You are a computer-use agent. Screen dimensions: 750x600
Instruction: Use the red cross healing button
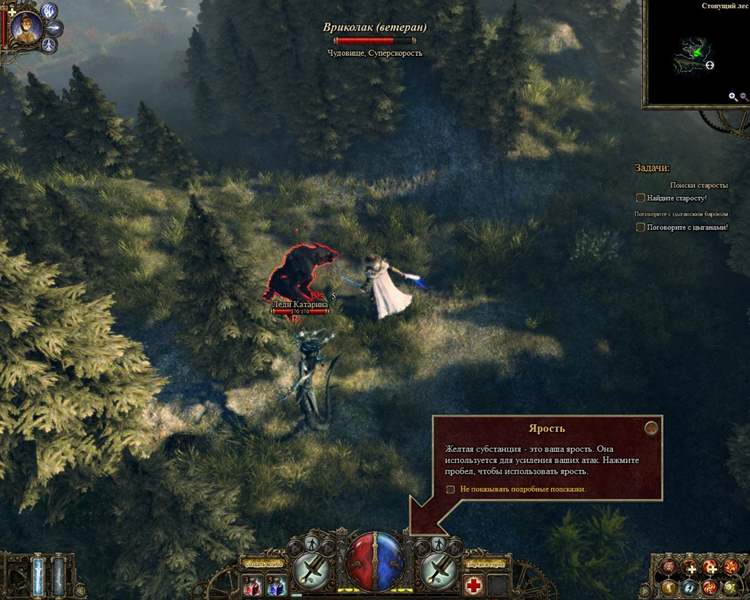tap(474, 586)
